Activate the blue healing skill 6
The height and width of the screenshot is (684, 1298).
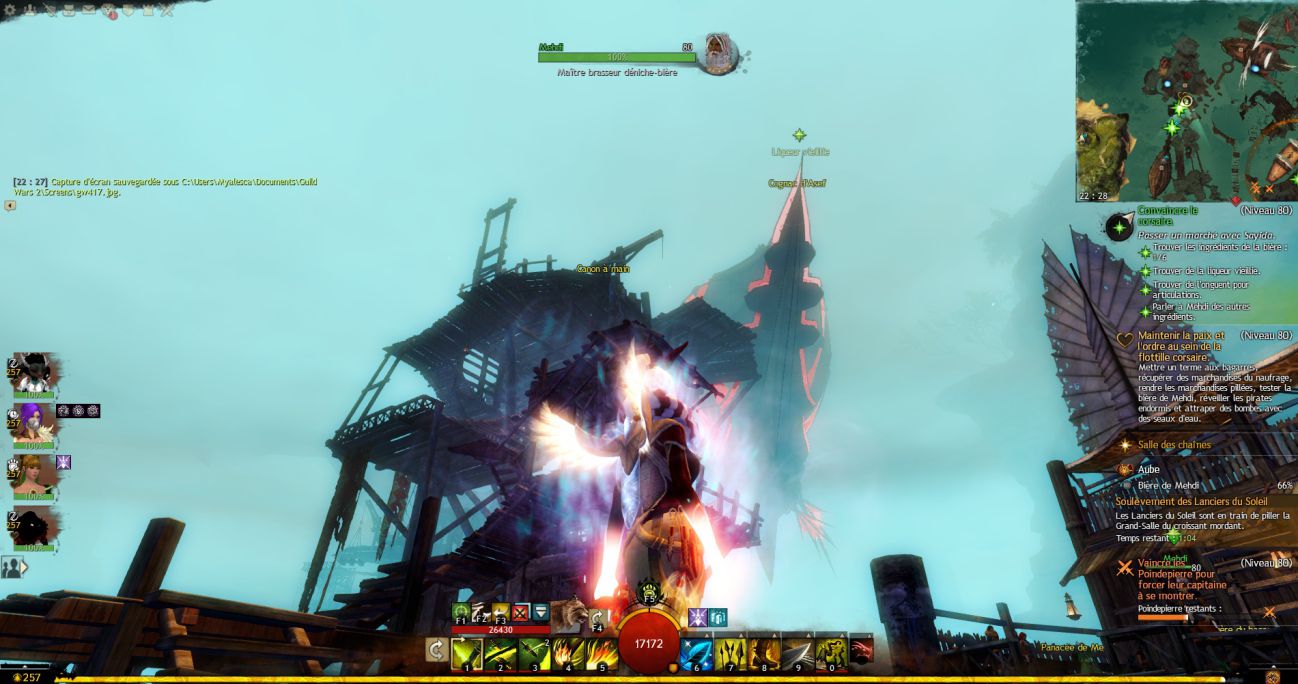pyautogui.click(x=696, y=652)
